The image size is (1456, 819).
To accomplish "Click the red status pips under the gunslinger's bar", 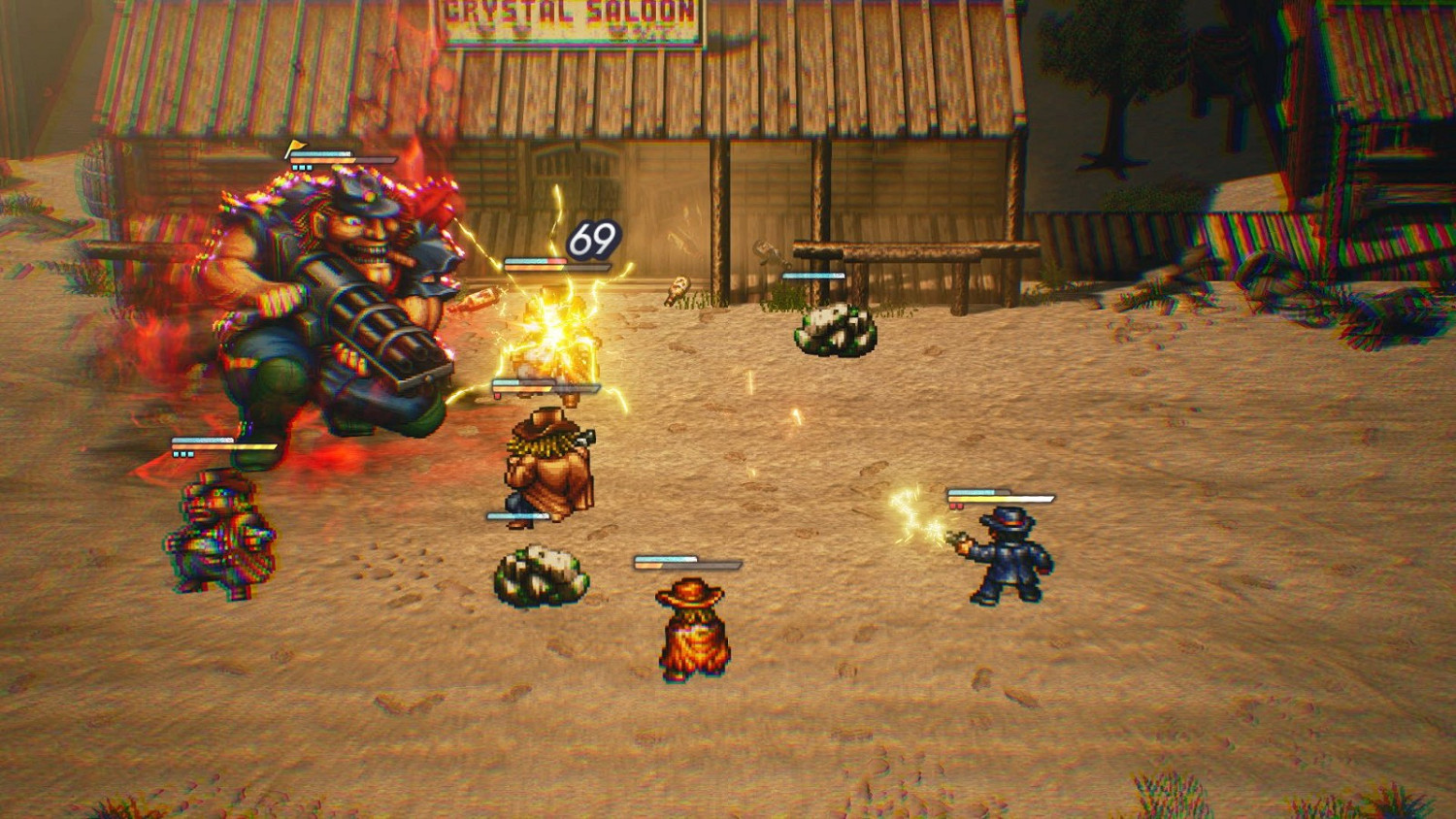I will (956, 507).
